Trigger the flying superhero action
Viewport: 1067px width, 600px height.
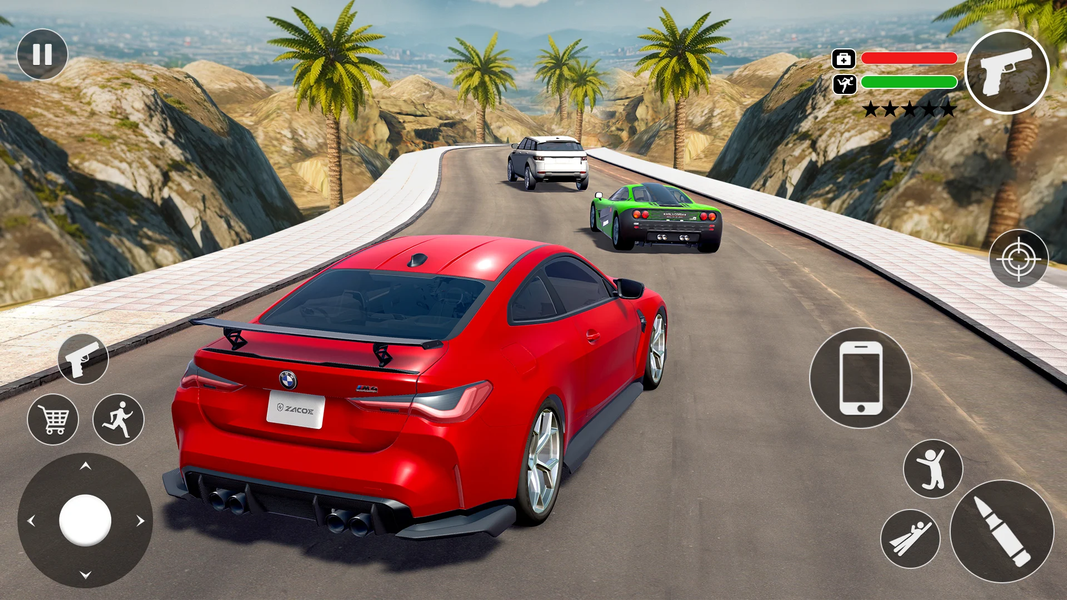tap(910, 538)
